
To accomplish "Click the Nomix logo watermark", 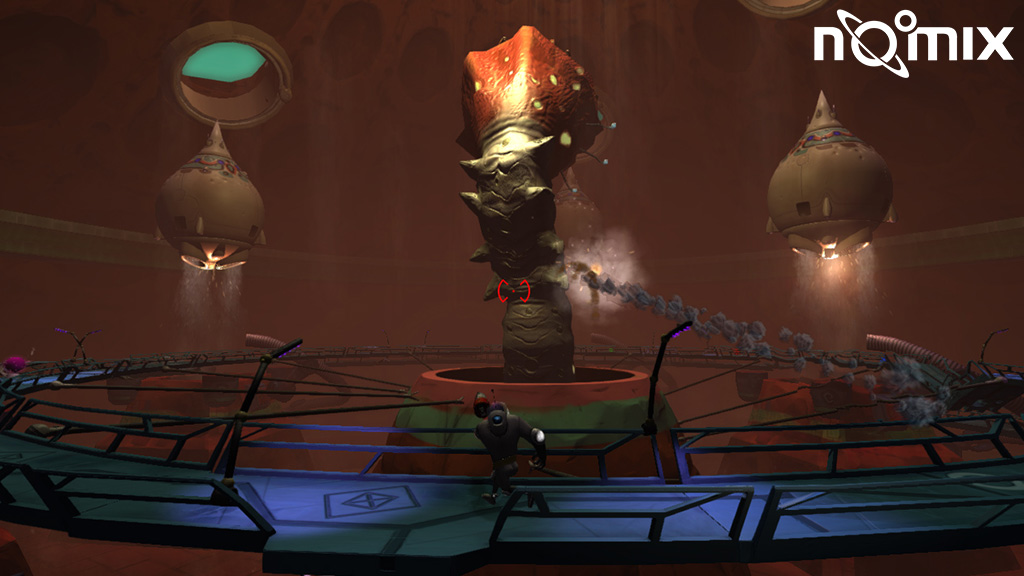I will tap(911, 43).
